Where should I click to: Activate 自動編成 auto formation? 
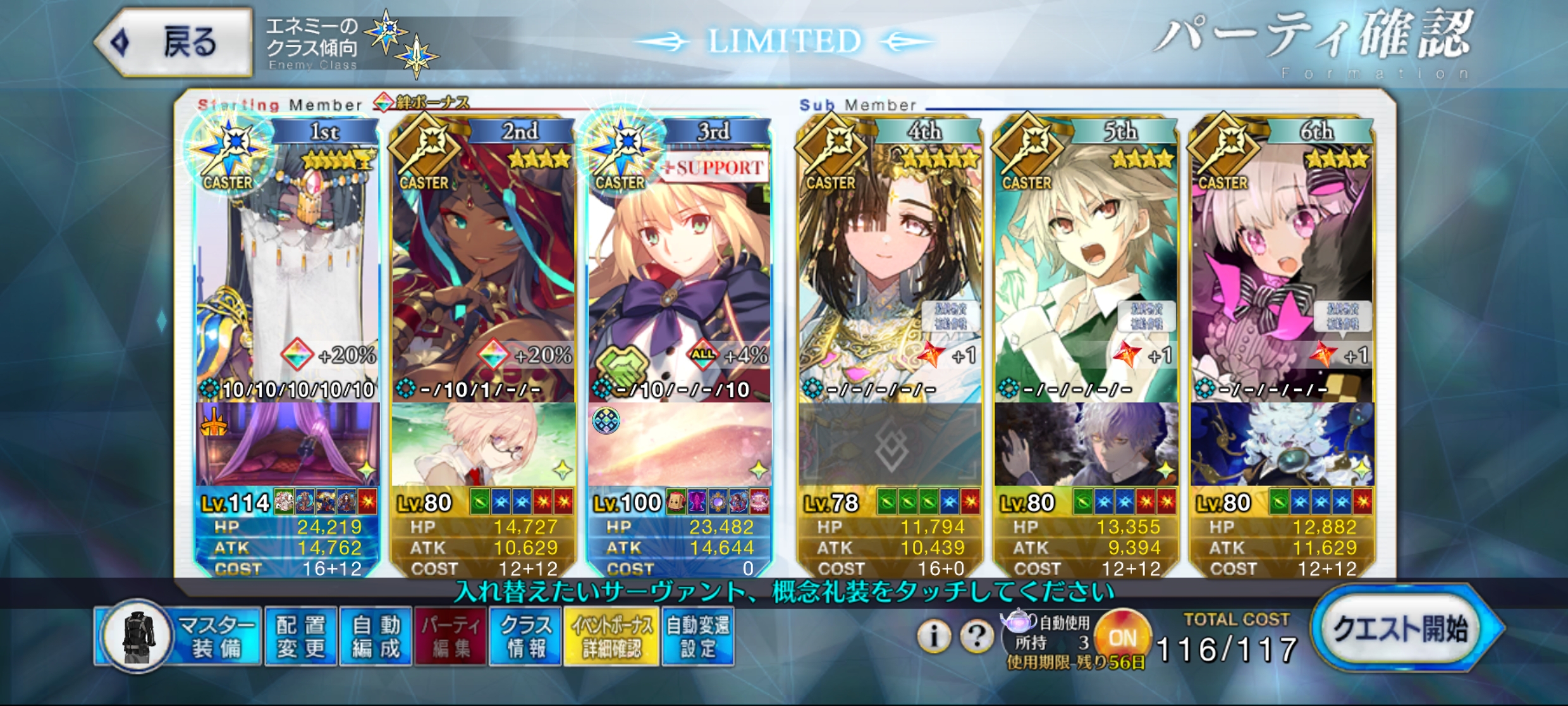click(376, 636)
